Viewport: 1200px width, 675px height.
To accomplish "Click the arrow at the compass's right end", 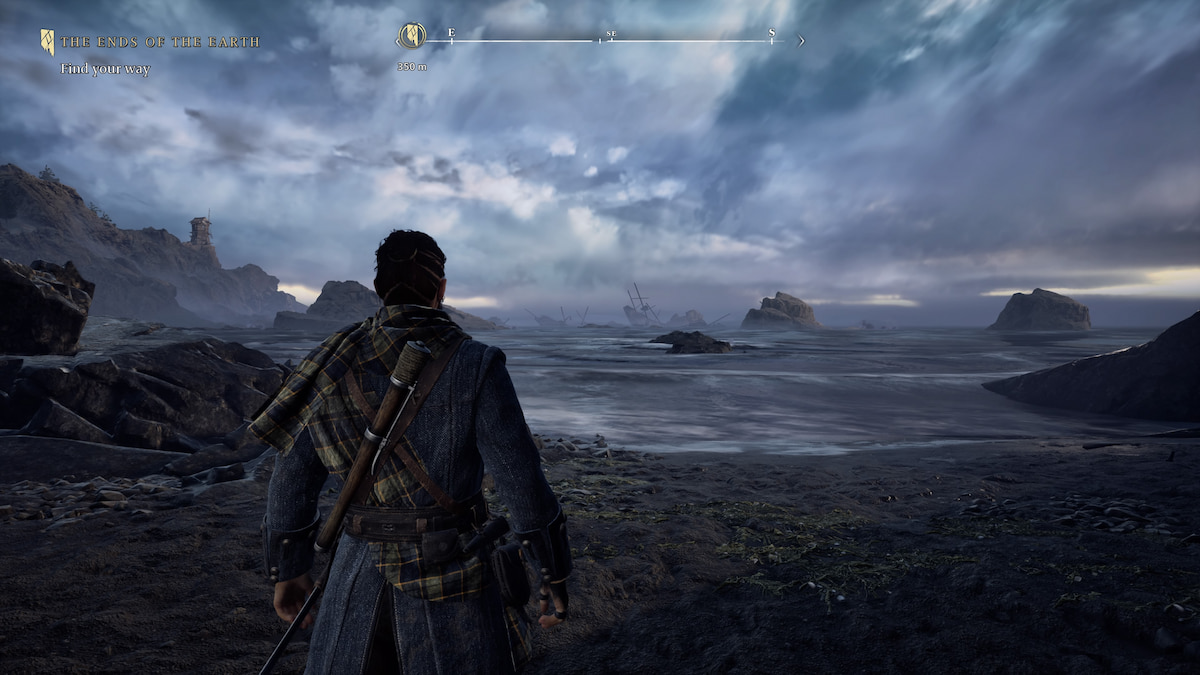I will point(800,41).
